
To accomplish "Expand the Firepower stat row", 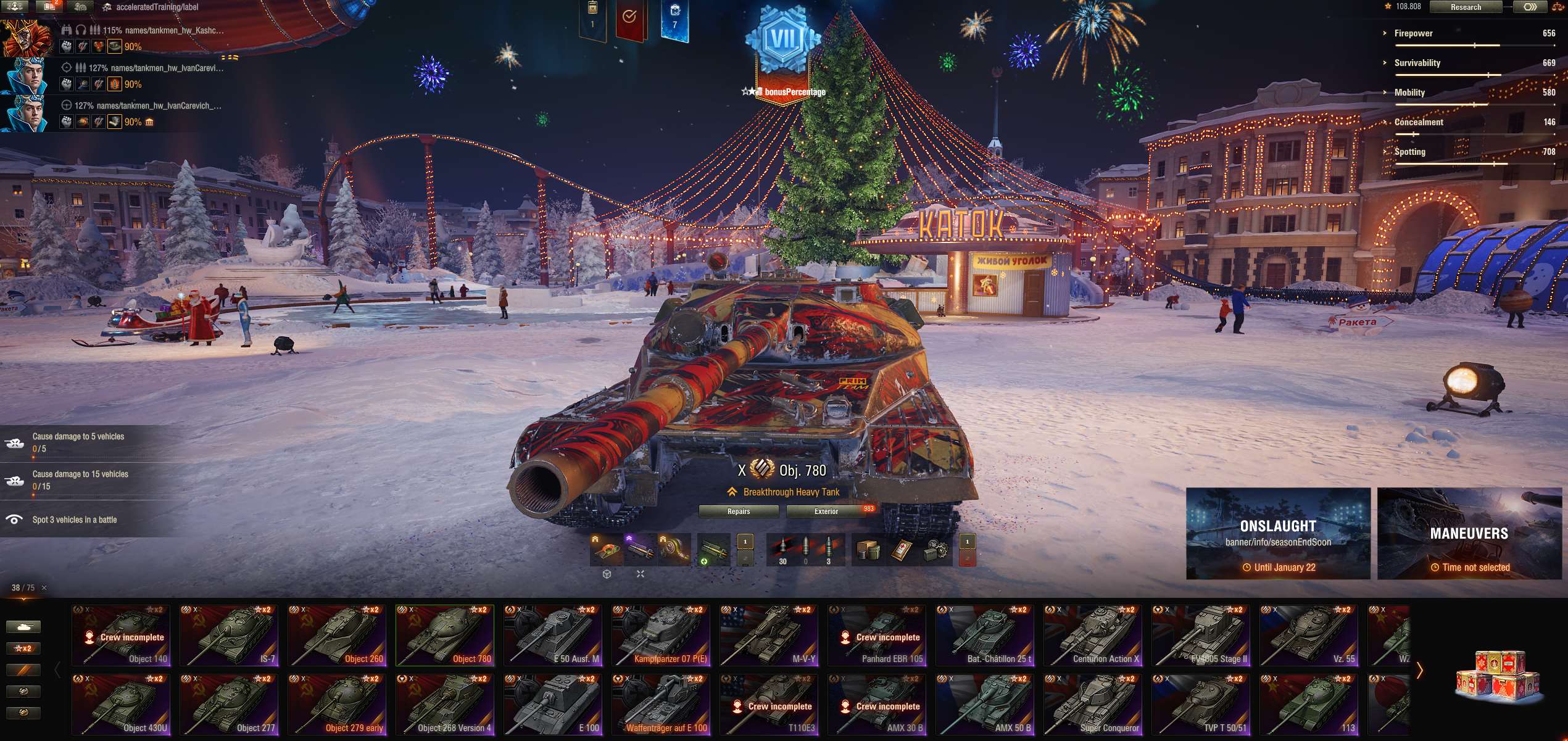I will click(x=1413, y=33).
